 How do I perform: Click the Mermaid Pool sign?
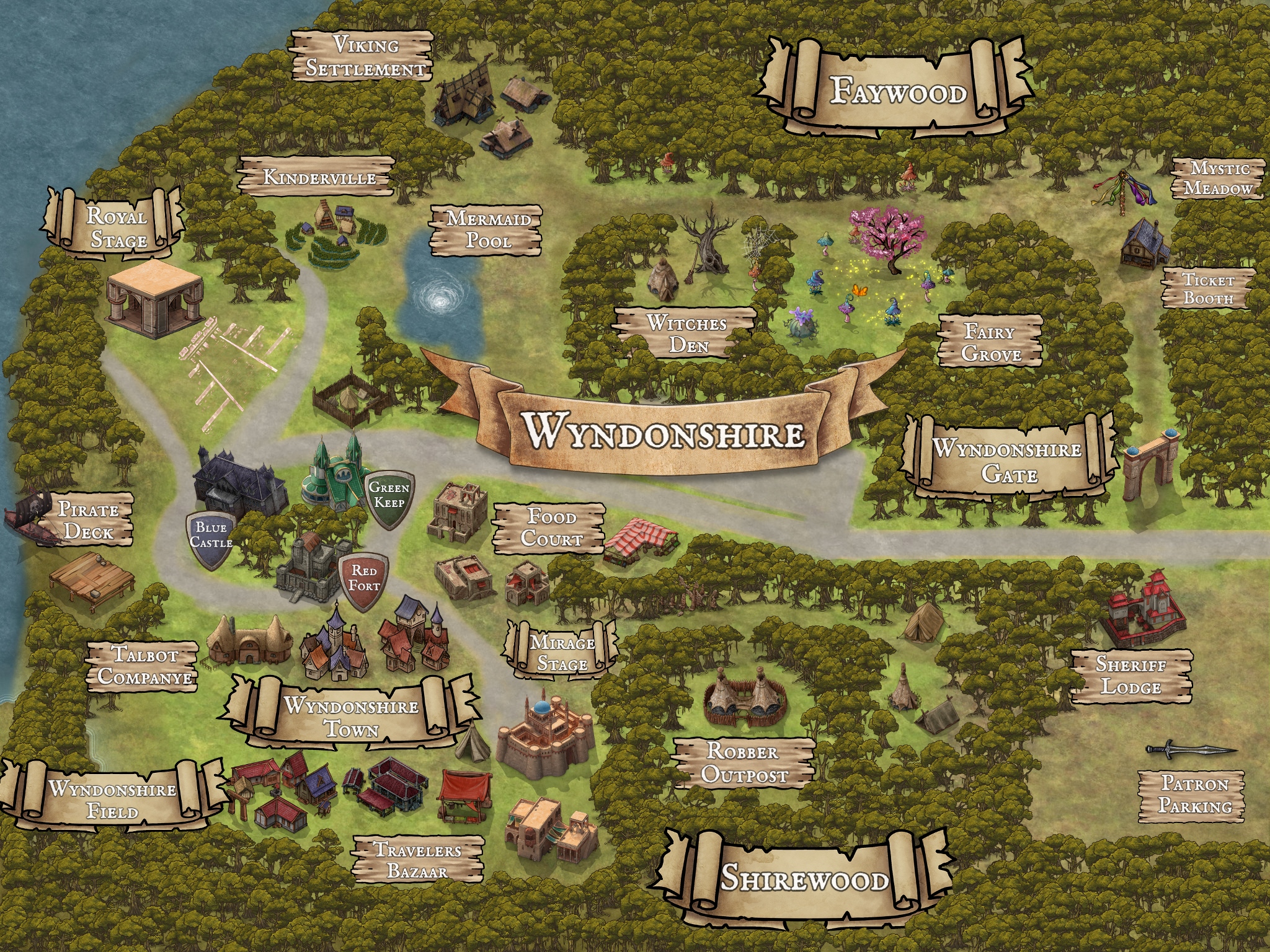pos(487,230)
